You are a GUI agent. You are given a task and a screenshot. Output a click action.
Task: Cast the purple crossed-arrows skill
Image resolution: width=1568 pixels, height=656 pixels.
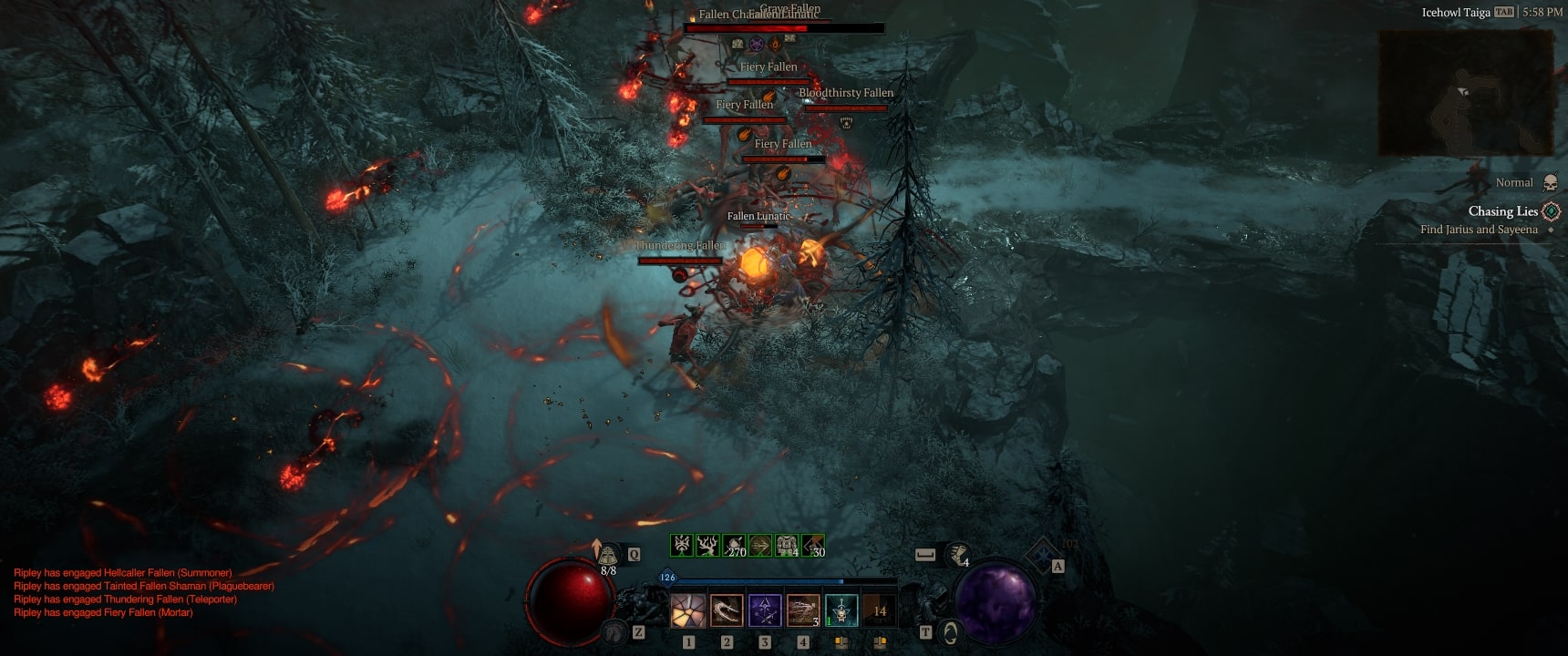coord(765,610)
